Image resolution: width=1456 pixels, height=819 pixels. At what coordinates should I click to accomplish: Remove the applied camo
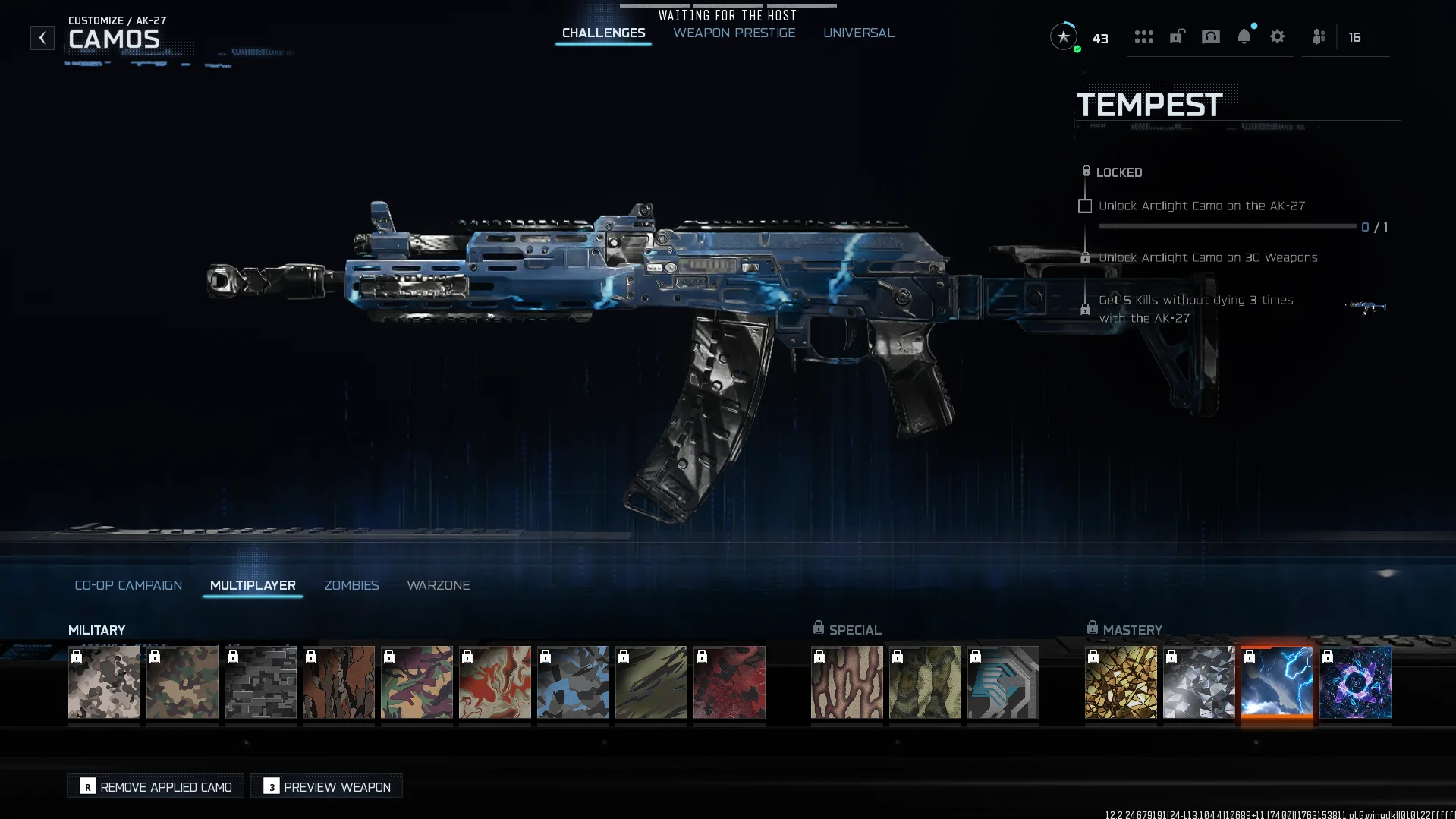tap(156, 786)
